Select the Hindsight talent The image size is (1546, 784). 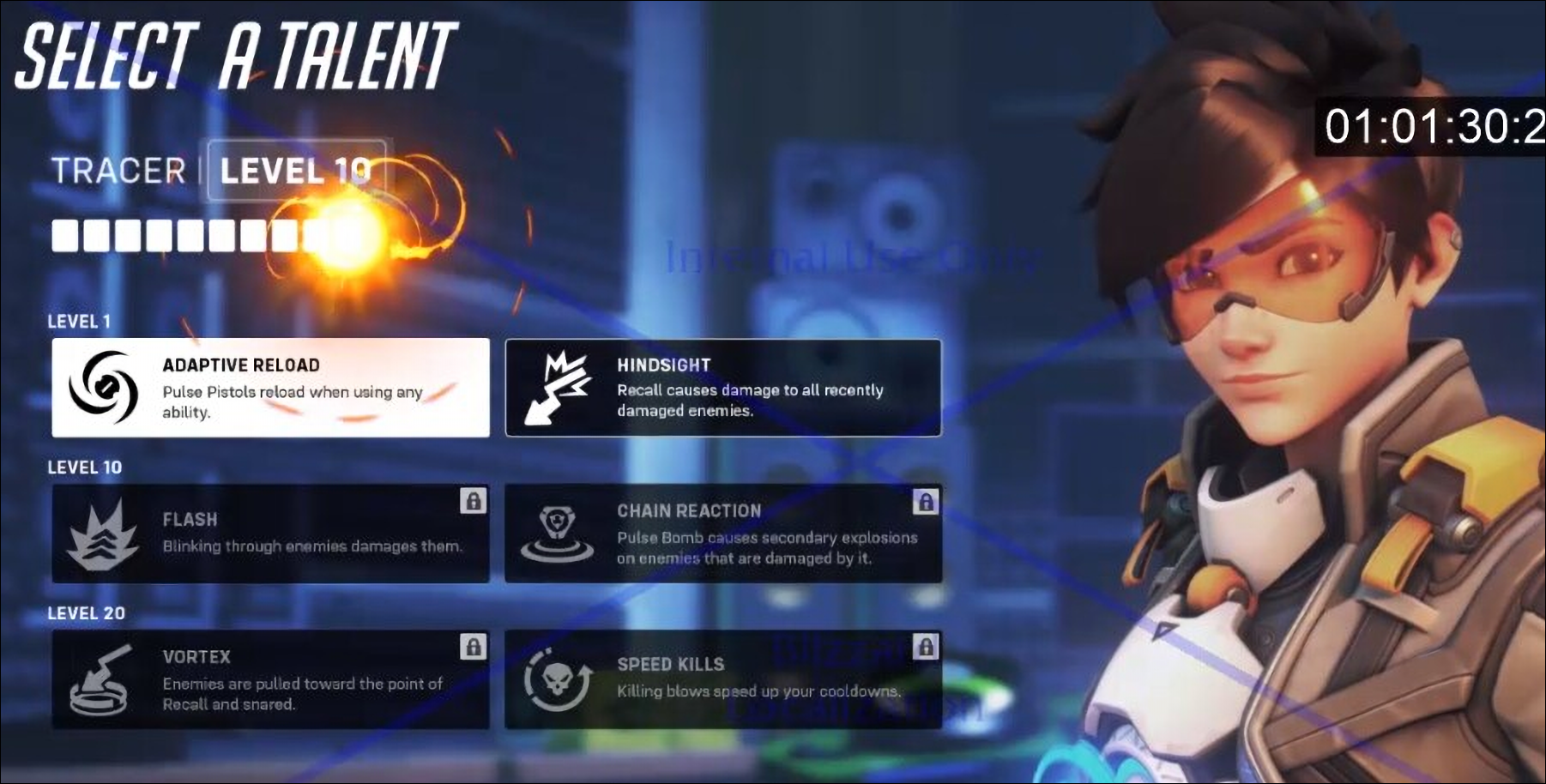[x=723, y=388]
